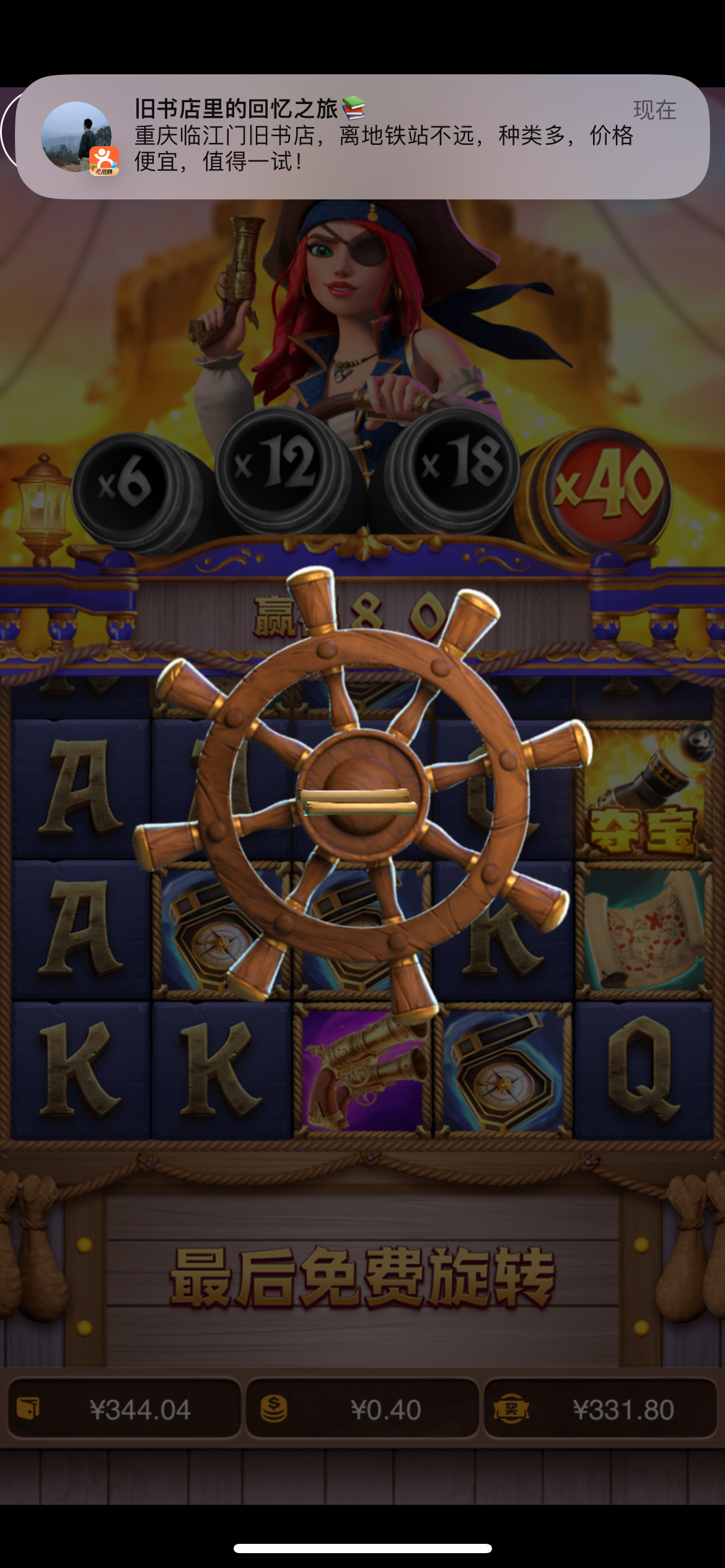Open the ¥0.40 bet amount panel
Image resolution: width=725 pixels, height=1568 pixels.
(x=362, y=1409)
